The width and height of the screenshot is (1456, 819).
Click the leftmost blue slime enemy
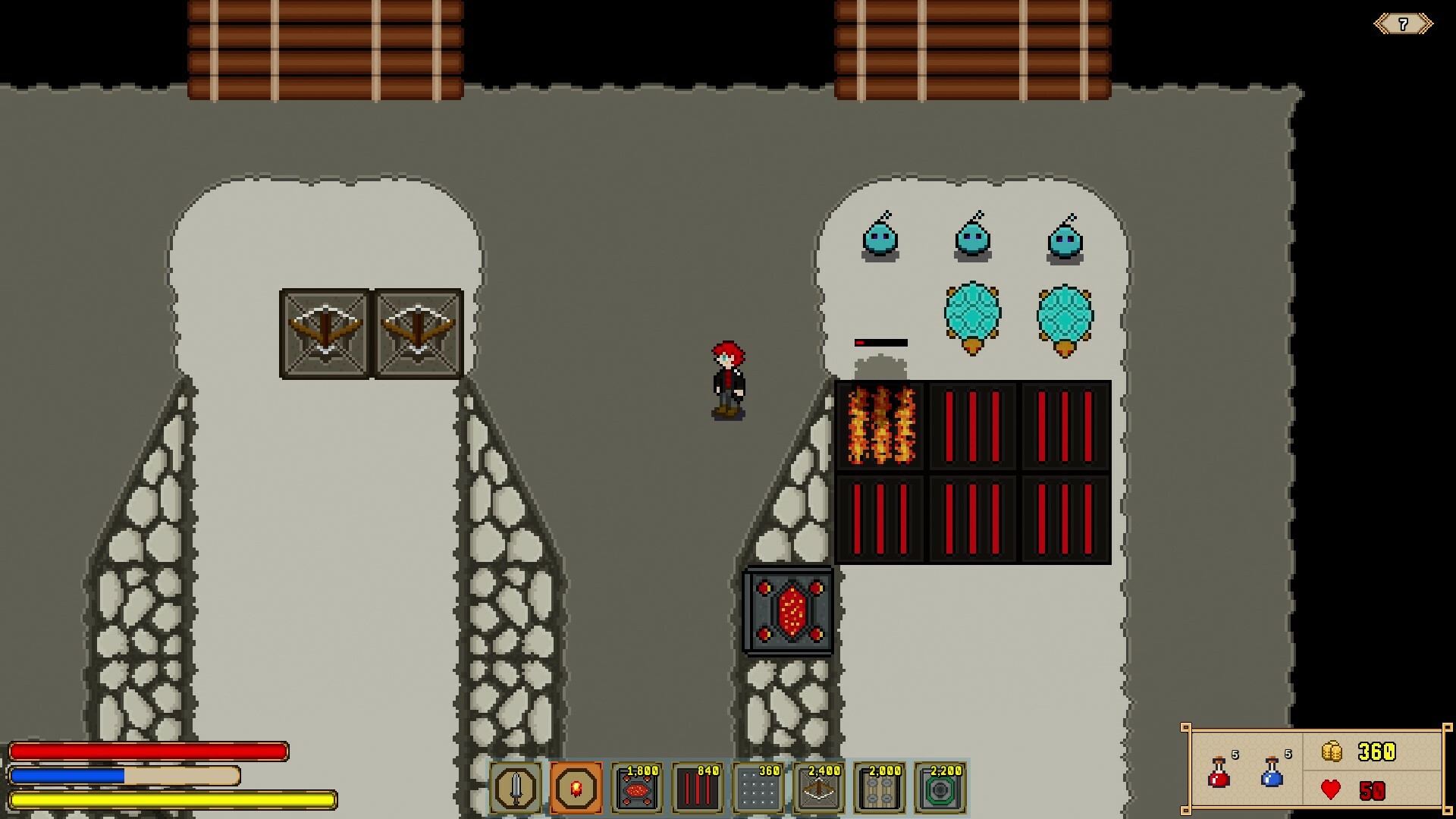point(881,240)
